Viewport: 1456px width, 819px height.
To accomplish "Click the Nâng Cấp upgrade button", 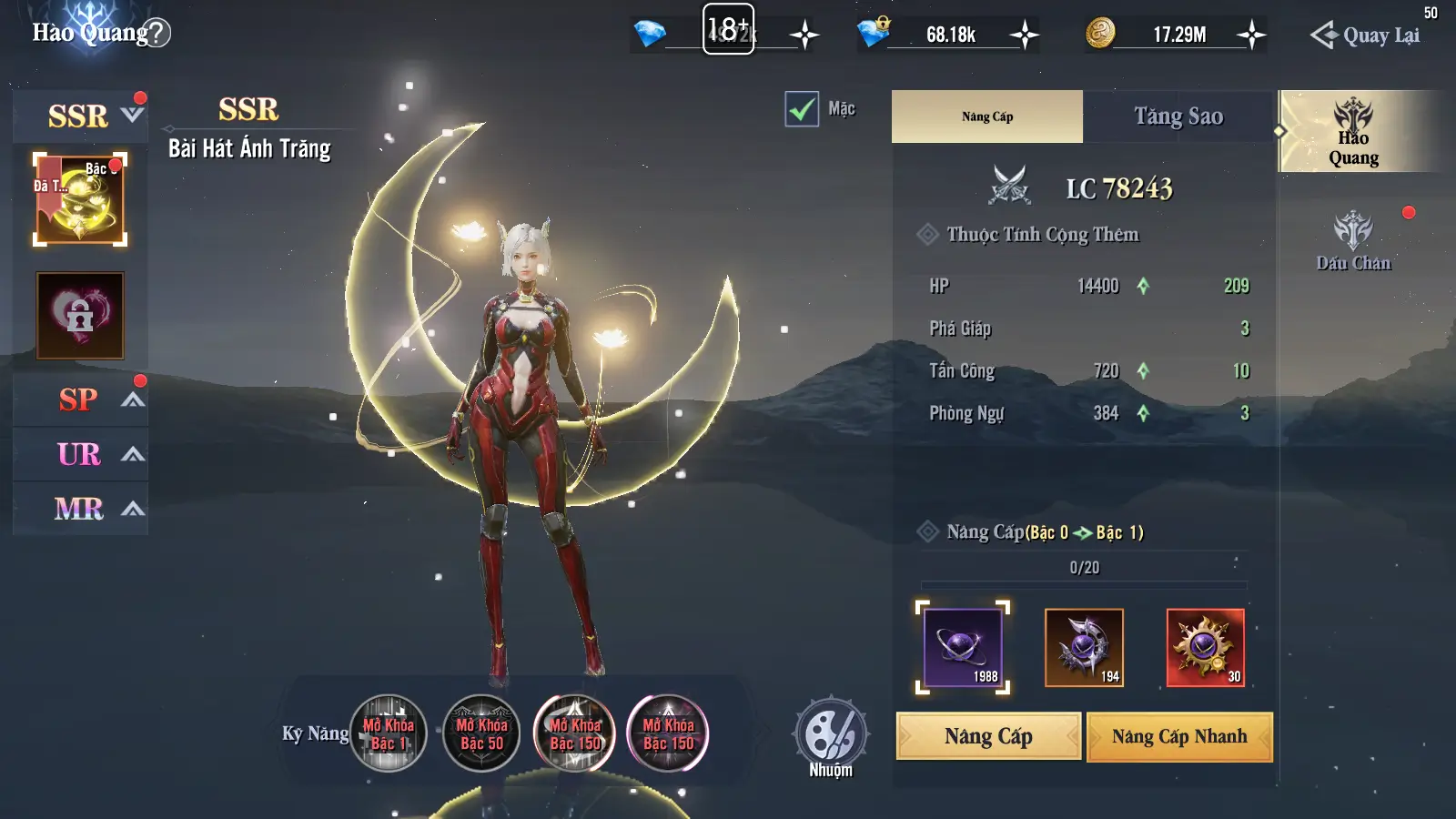I will click(988, 736).
